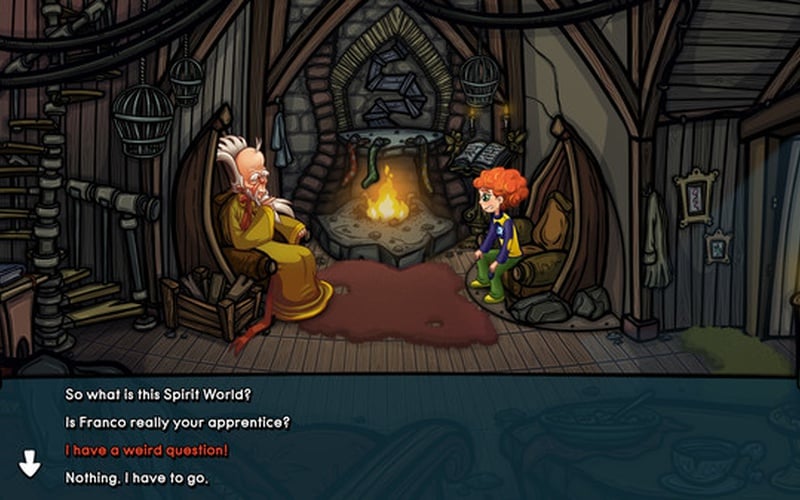The width and height of the screenshot is (800, 500).
Task: Choose "Is Franco really your apprentice?" reply
Action: pos(177,422)
